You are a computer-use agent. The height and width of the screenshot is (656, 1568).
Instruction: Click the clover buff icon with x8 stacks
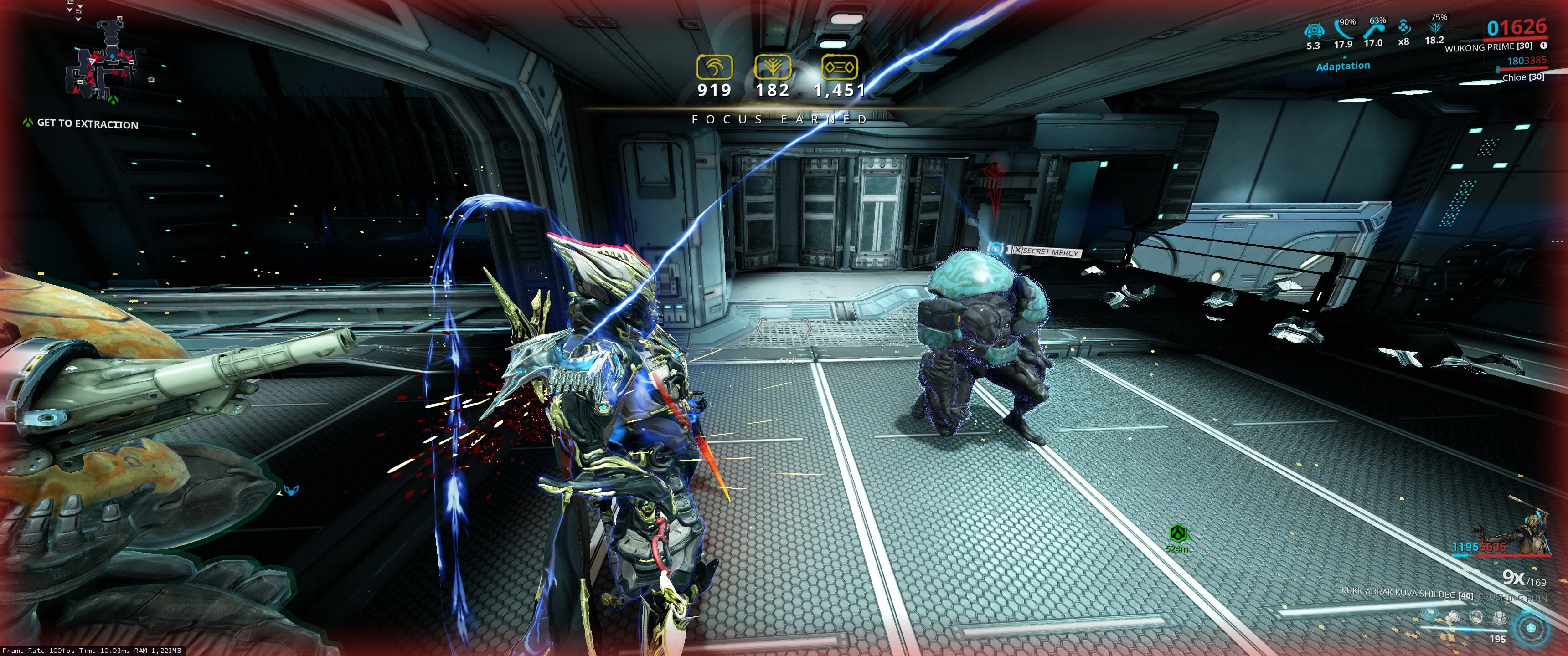click(1403, 28)
